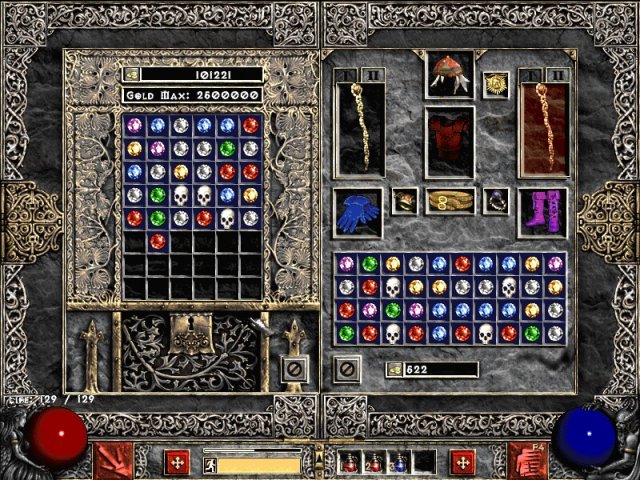This screenshot has height=480, width=640.
Task: Click the inventory gold drop button
Action: pyautogui.click(x=395, y=370)
